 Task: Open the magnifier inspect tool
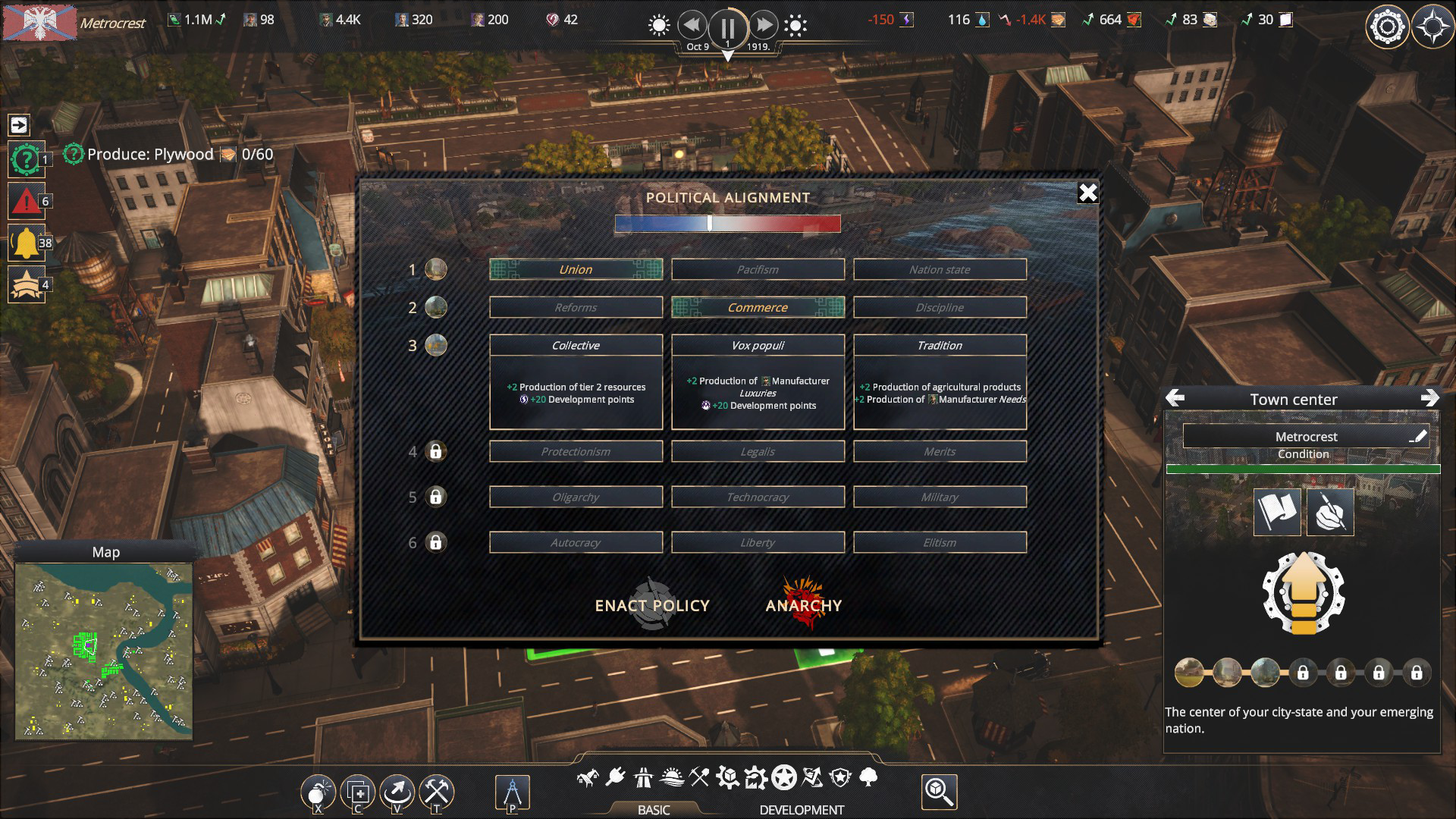click(939, 792)
